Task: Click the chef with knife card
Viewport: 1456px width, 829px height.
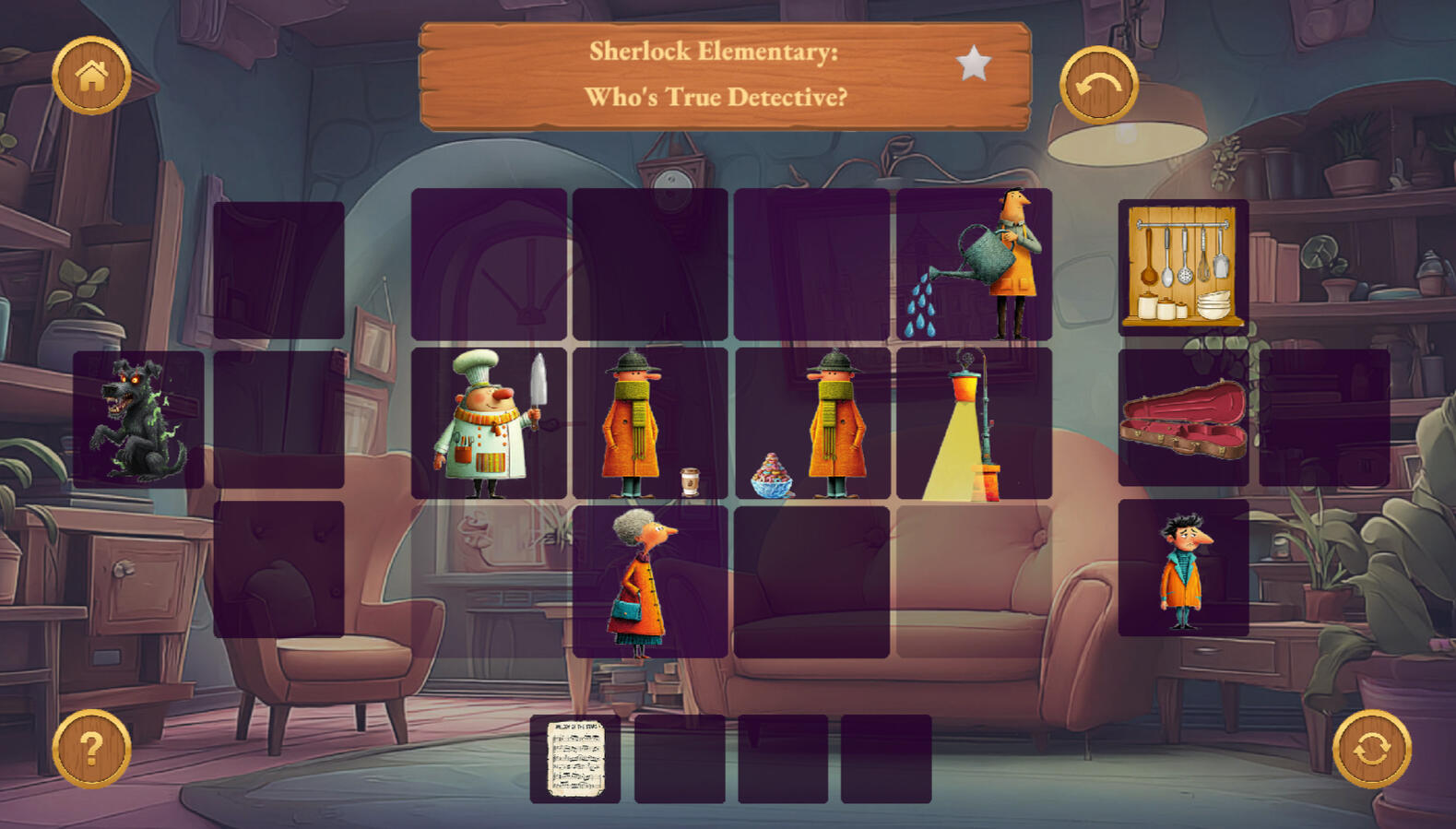Action: click(489, 423)
